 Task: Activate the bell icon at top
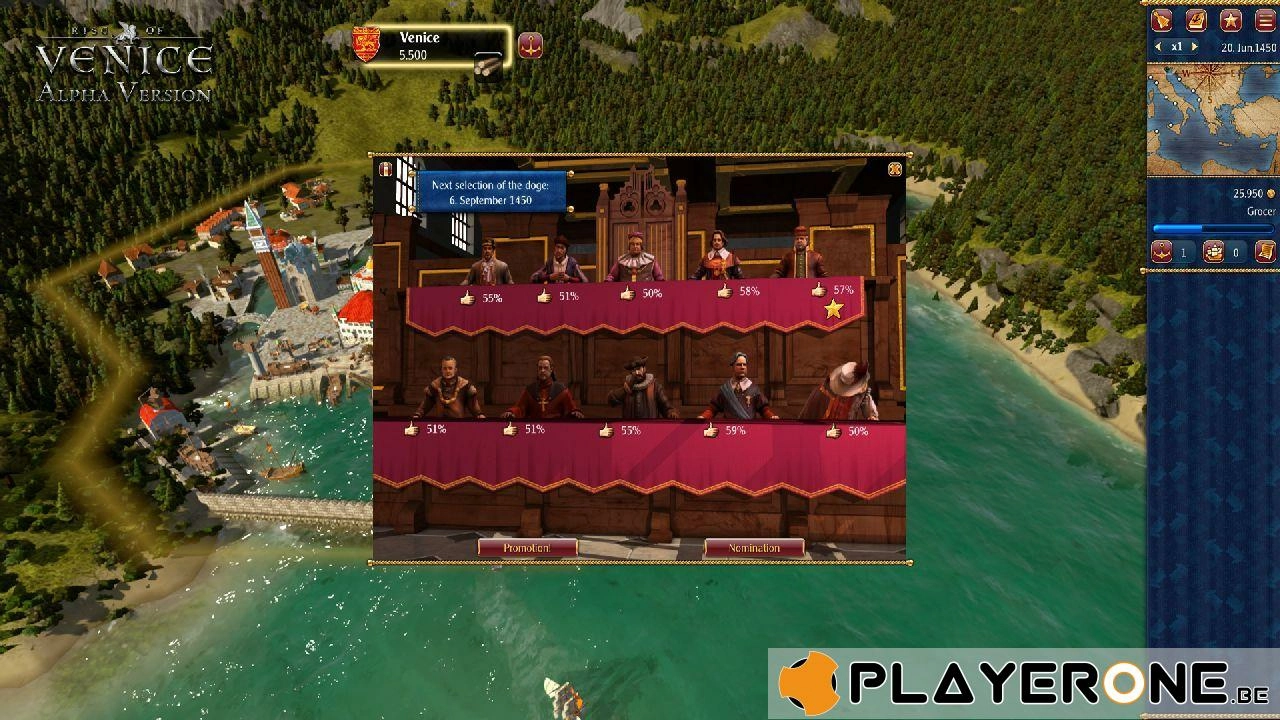click(x=1162, y=20)
